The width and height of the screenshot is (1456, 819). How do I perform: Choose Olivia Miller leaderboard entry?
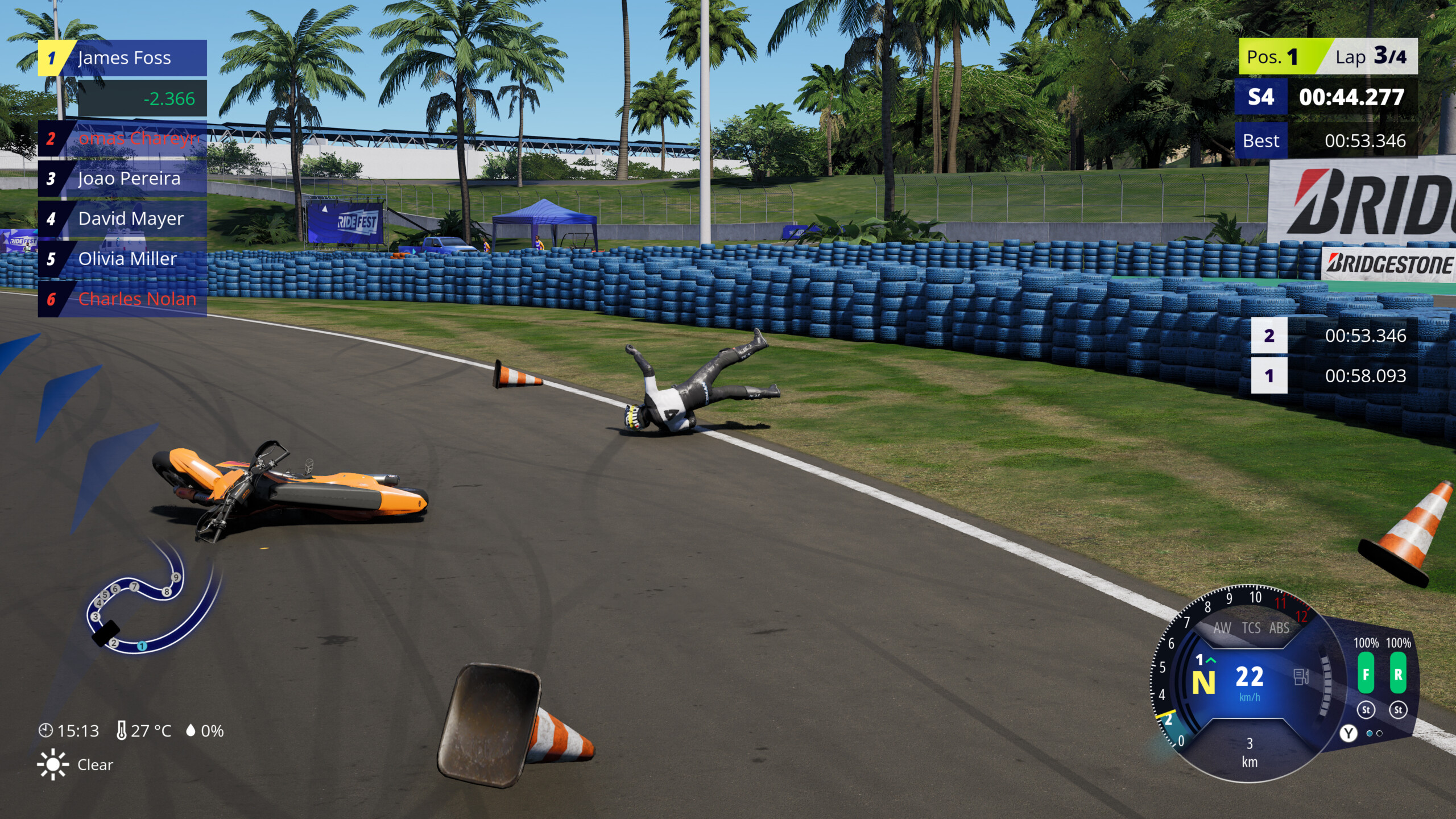coord(123,259)
